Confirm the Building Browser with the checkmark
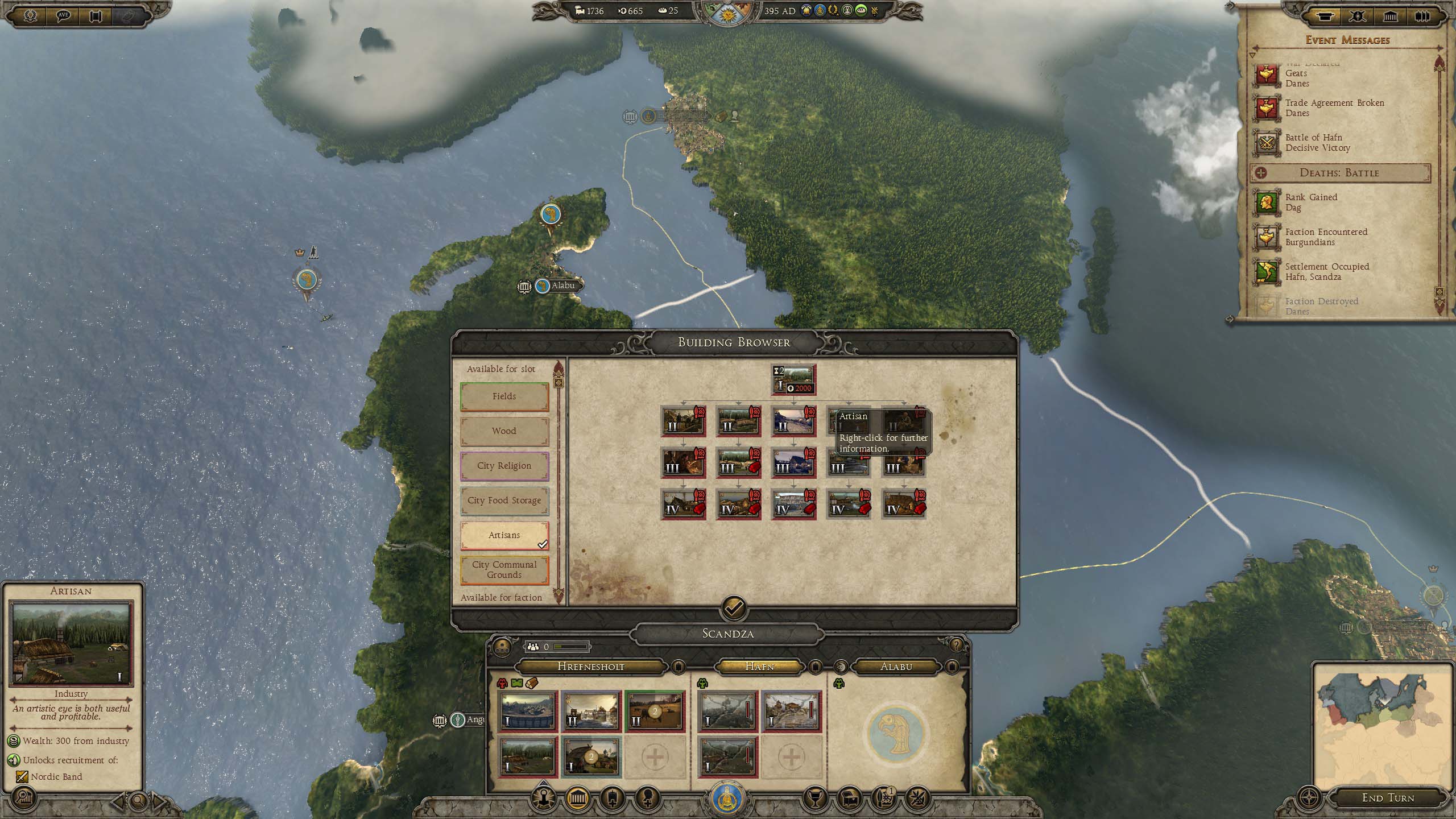The width and height of the screenshot is (1456, 819). pyautogui.click(x=734, y=608)
